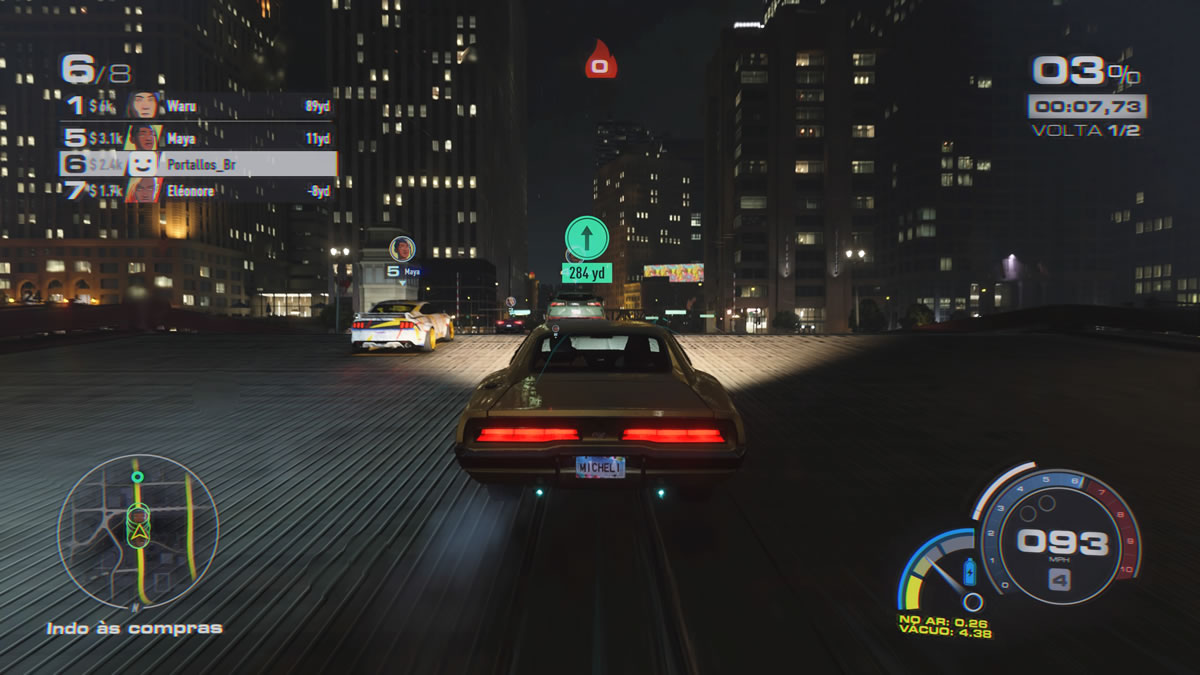The image size is (1200, 675).
Task: Choose the highlighted Portallos_Br leaderboard row
Action: (x=198, y=164)
